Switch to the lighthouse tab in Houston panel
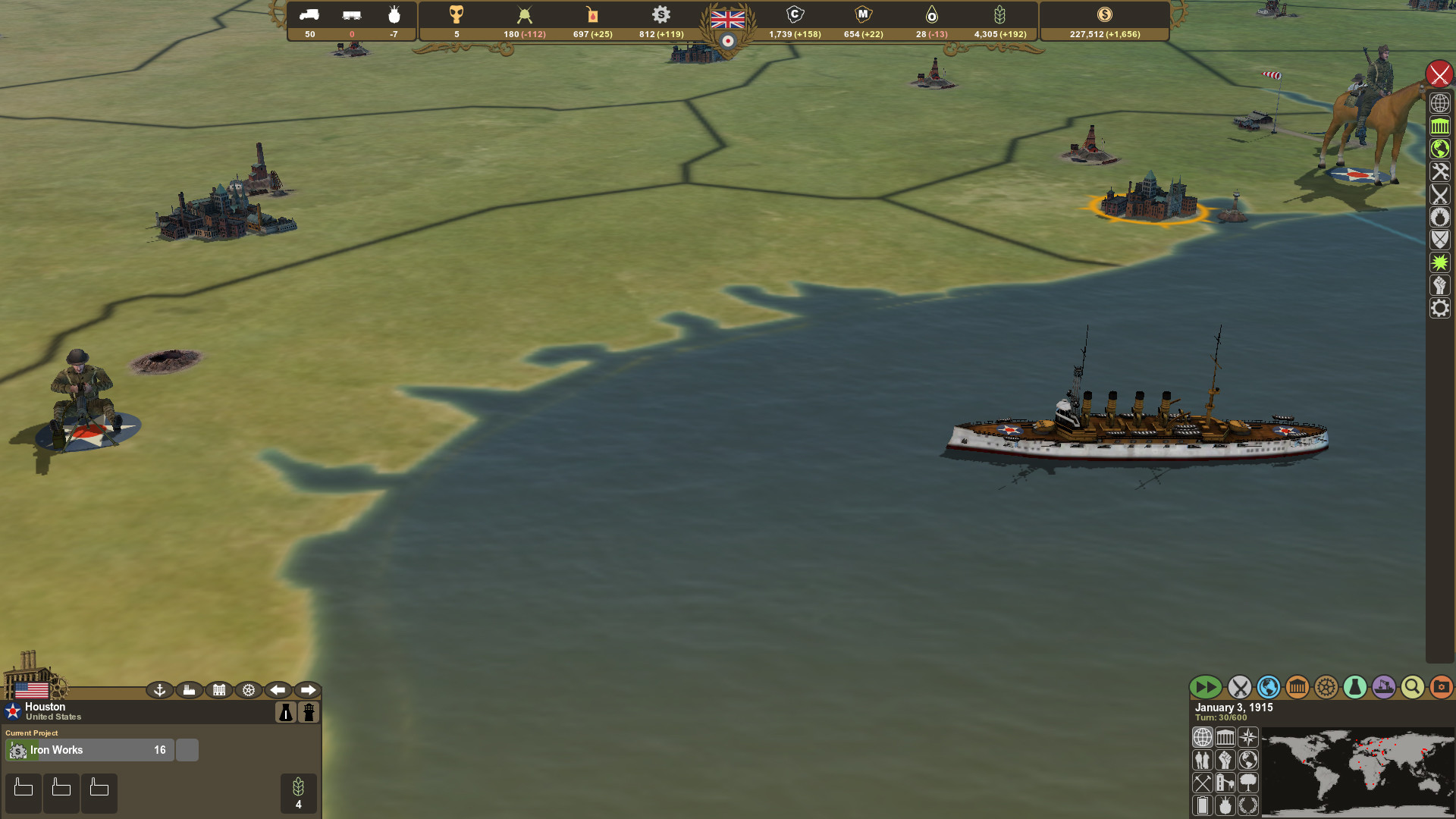Viewport: 1456px width, 819px height. pyautogui.click(x=309, y=712)
